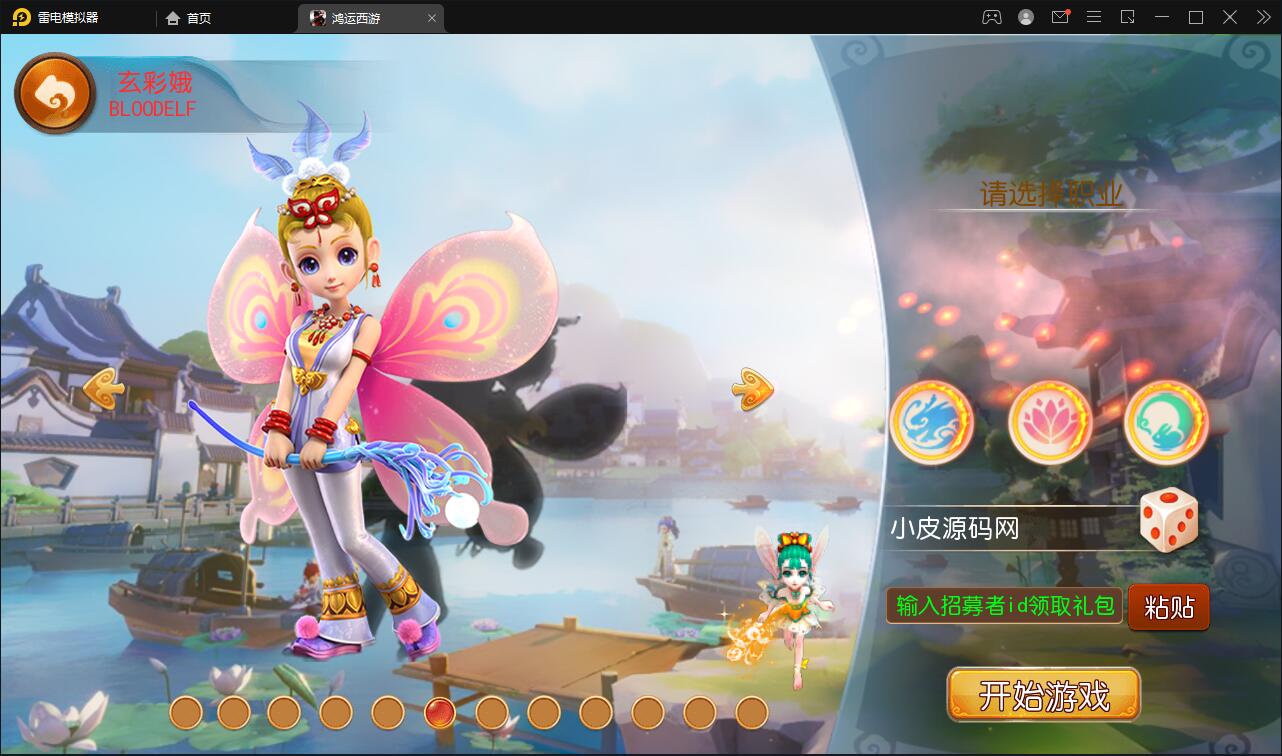
Task: Select the pink lotus class emblem
Action: click(x=1049, y=422)
